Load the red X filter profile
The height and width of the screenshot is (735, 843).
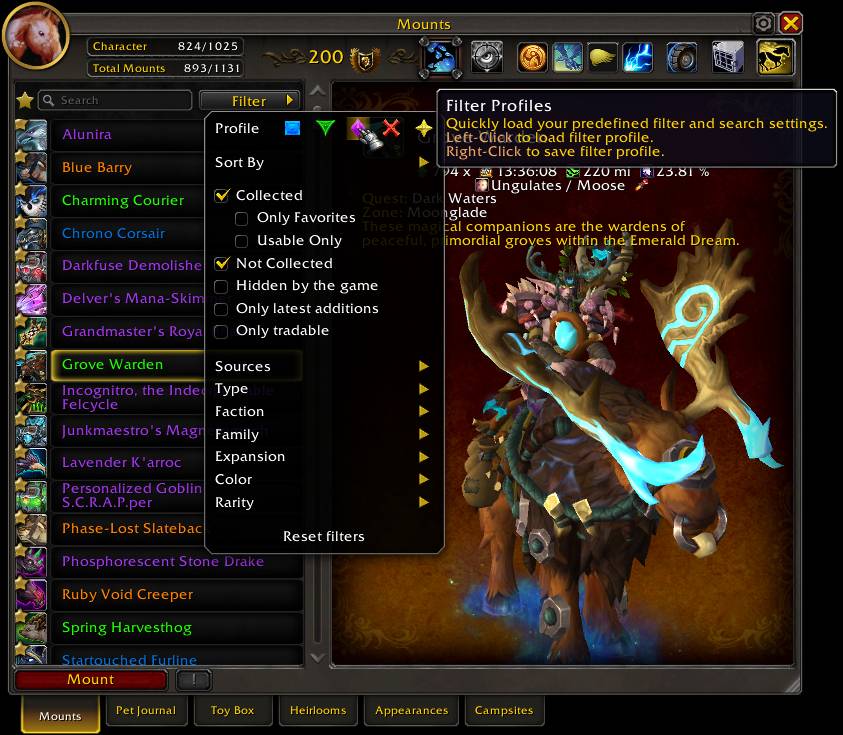point(391,128)
